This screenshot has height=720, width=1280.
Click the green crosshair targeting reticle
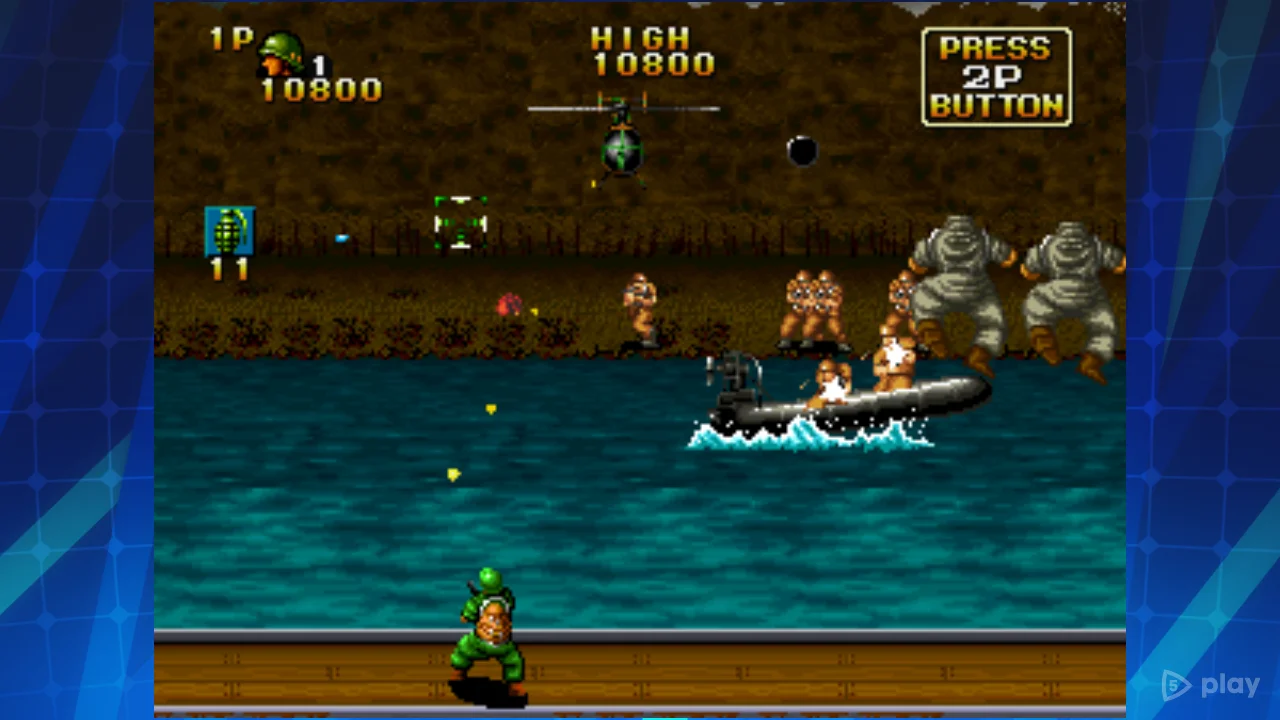[x=460, y=220]
